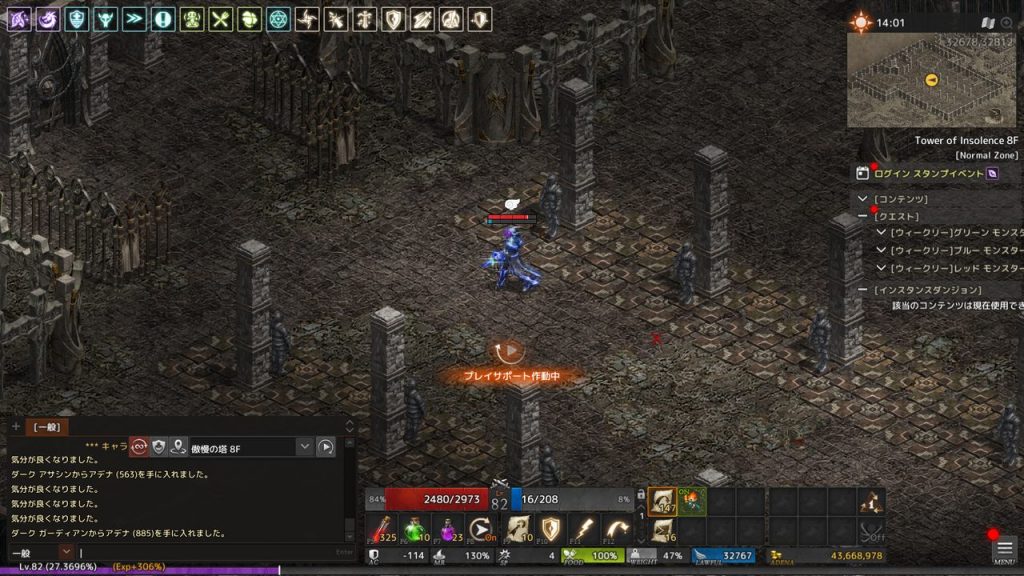Open the 一般 chat channel dropdown
The image size is (1024, 576).
point(66,552)
